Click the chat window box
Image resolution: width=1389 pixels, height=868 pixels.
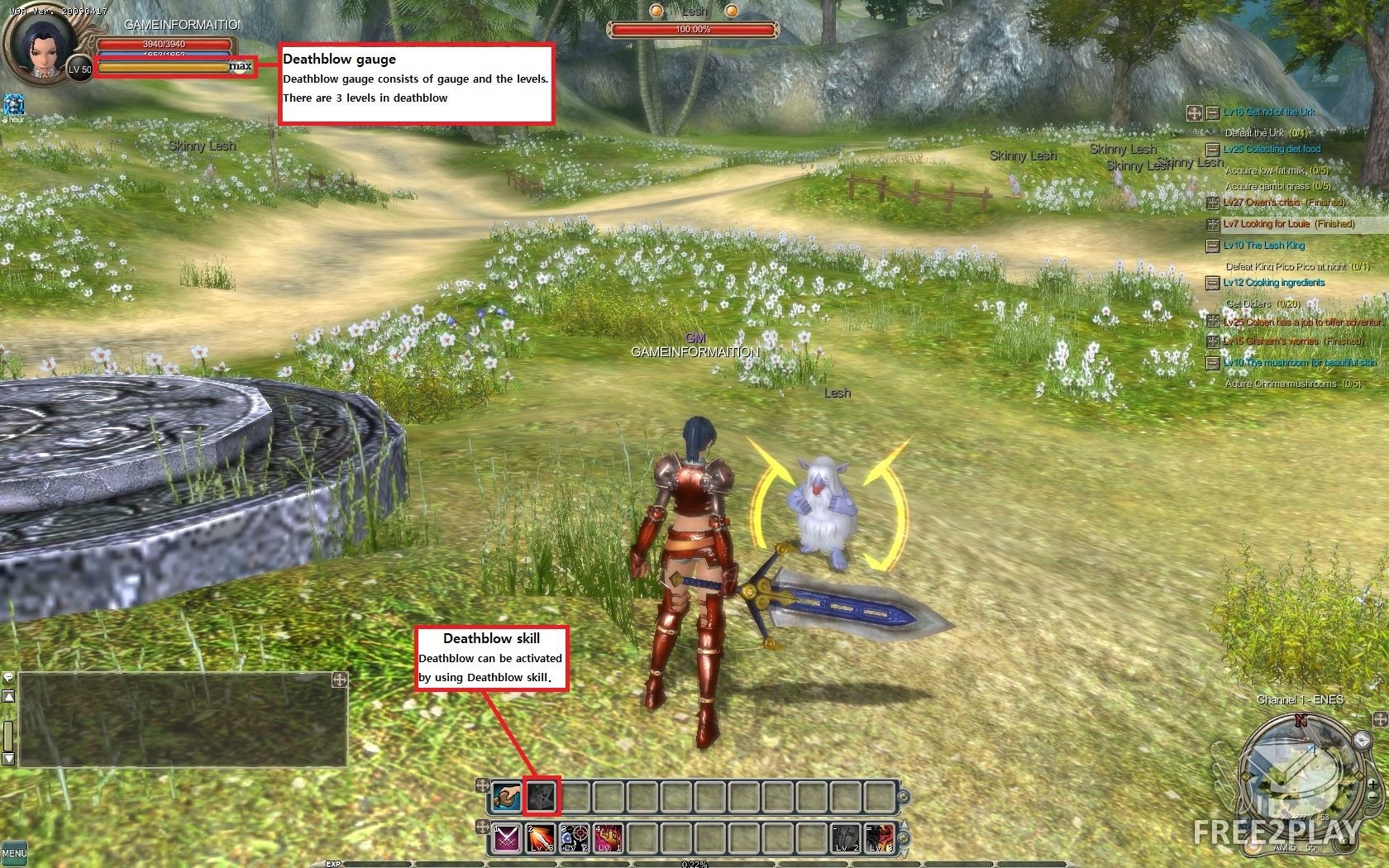point(182,719)
